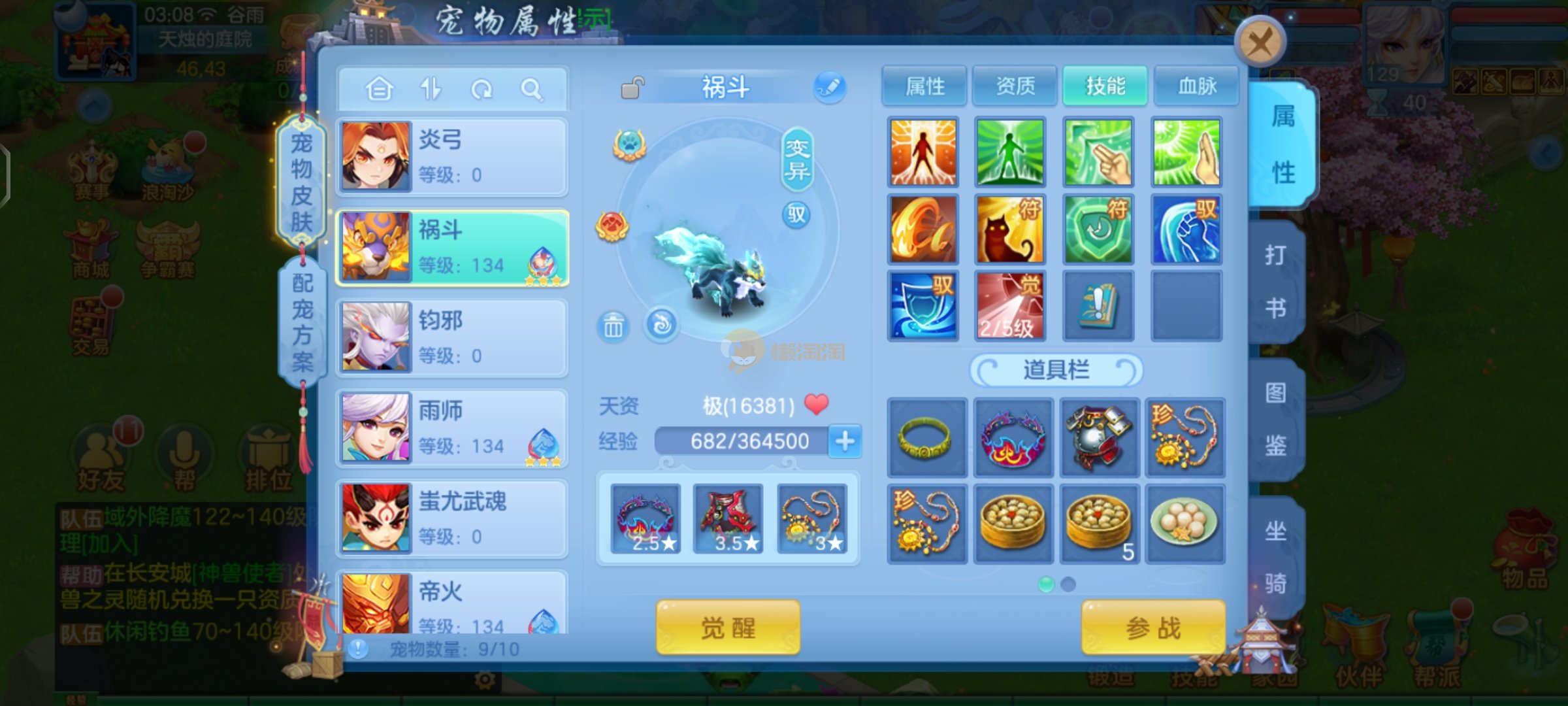Show the 血脉 tab
Viewport: 1568px width, 706px height.
click(x=1196, y=86)
